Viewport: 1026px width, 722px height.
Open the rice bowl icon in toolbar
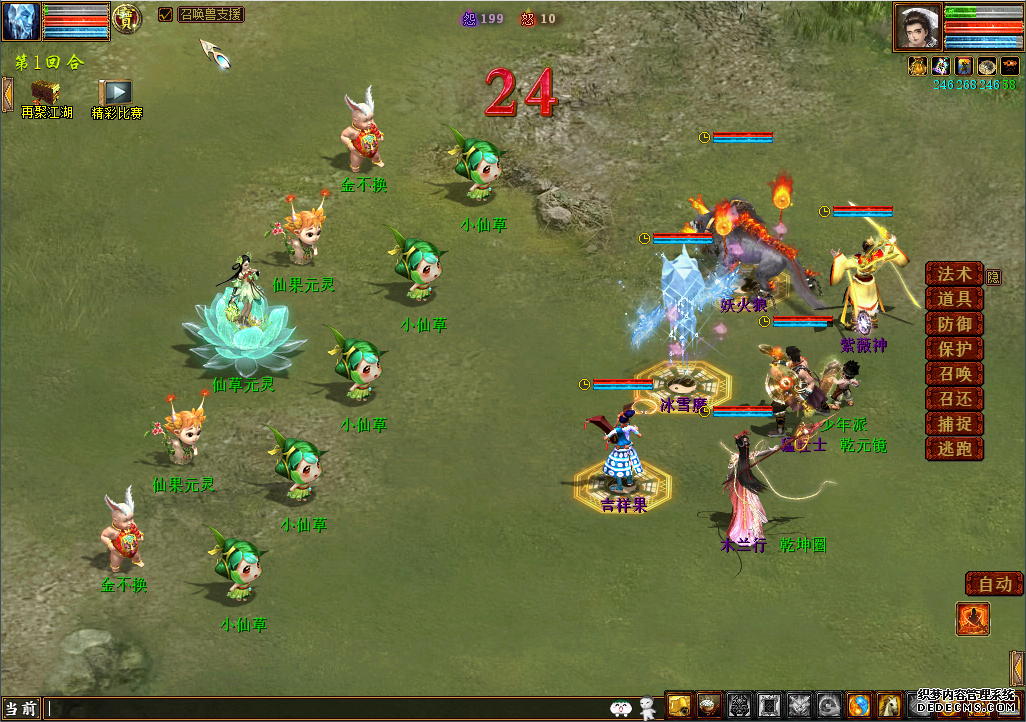(x=710, y=705)
